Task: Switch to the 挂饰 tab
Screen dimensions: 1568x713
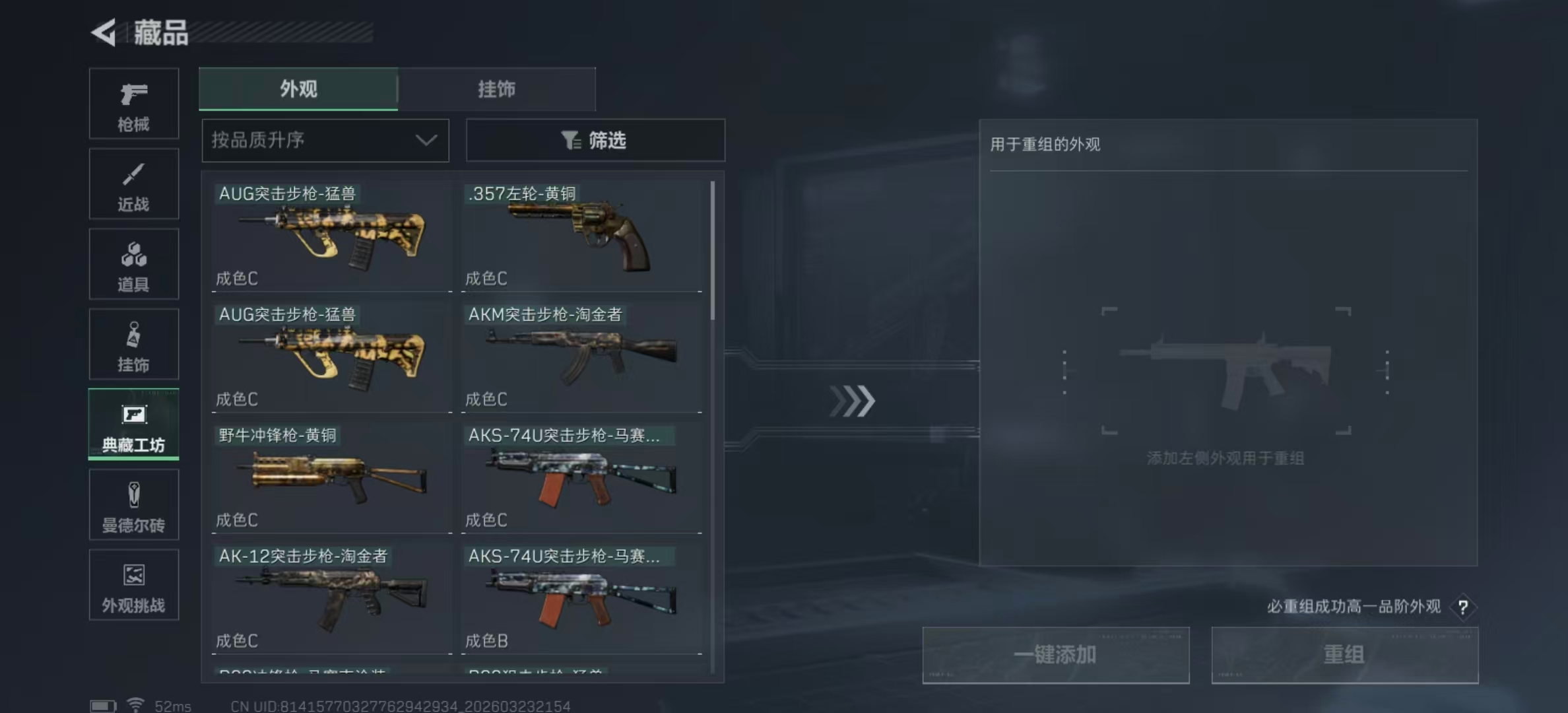Action: point(497,88)
